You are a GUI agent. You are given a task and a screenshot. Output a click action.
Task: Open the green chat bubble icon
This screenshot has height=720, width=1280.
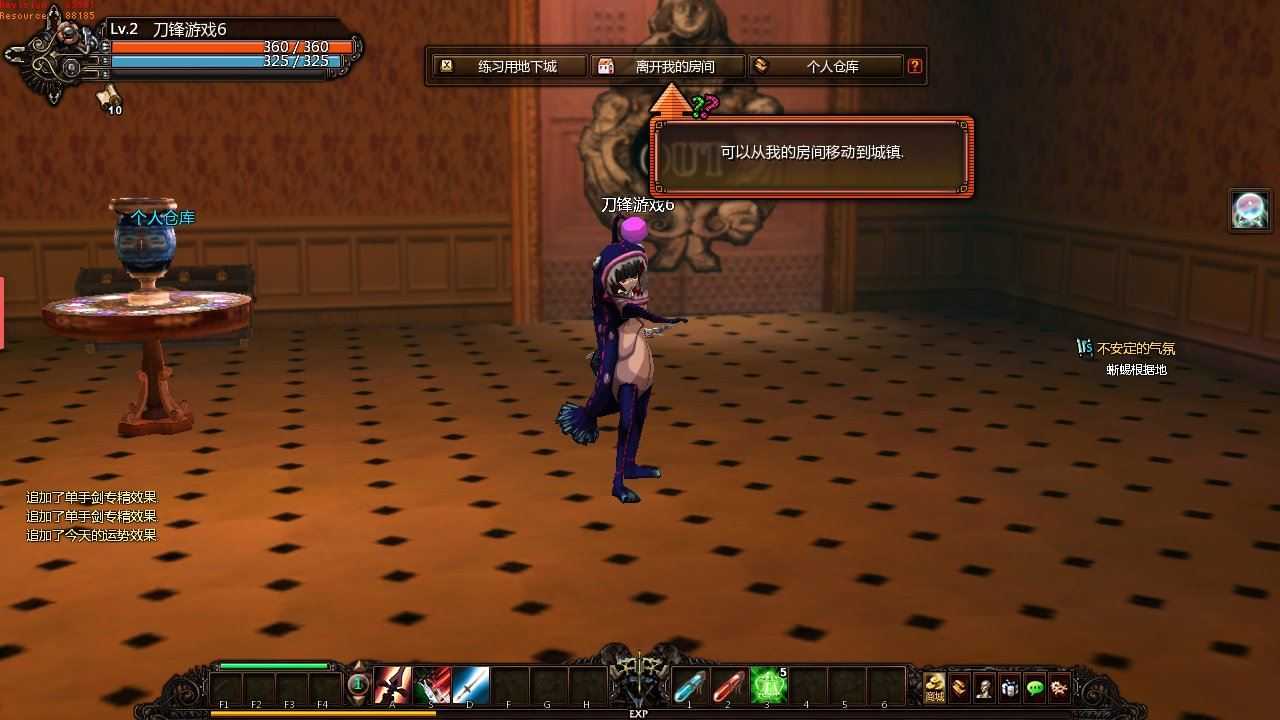1035,687
